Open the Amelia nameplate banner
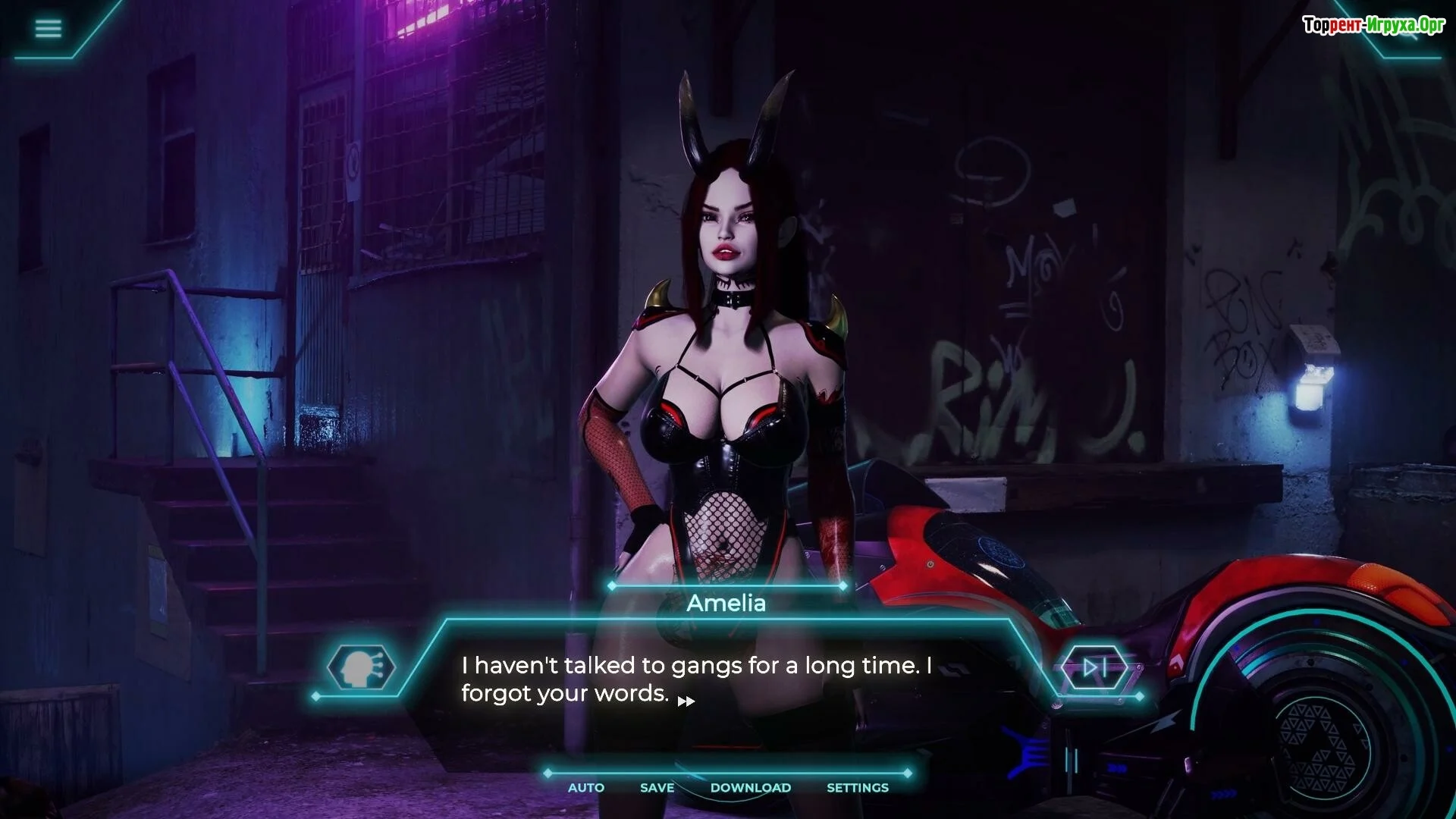 [725, 603]
